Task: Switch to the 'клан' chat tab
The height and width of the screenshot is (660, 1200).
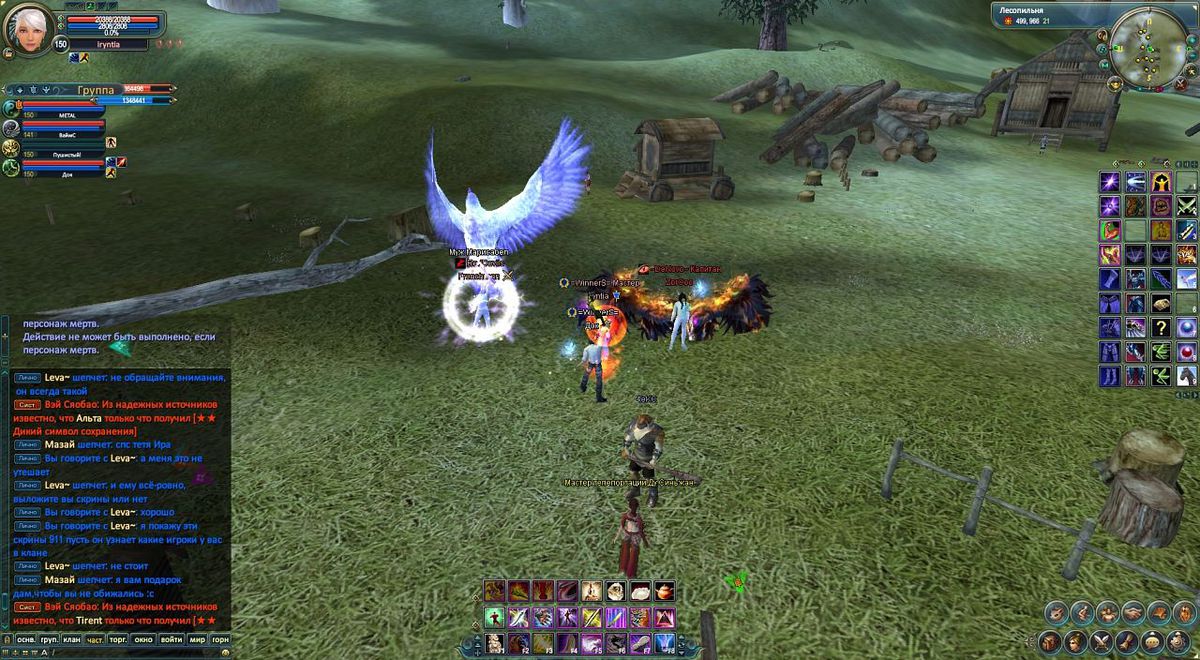Action: pos(72,639)
